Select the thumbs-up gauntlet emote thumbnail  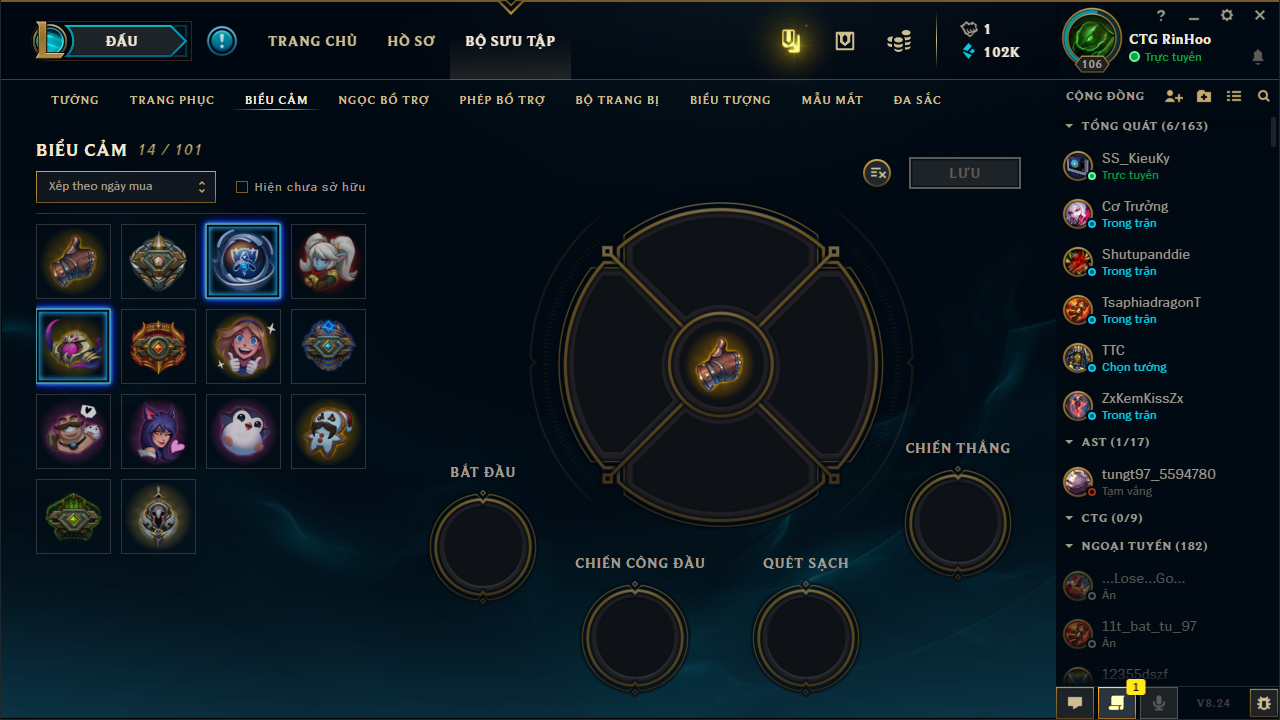pos(73,261)
